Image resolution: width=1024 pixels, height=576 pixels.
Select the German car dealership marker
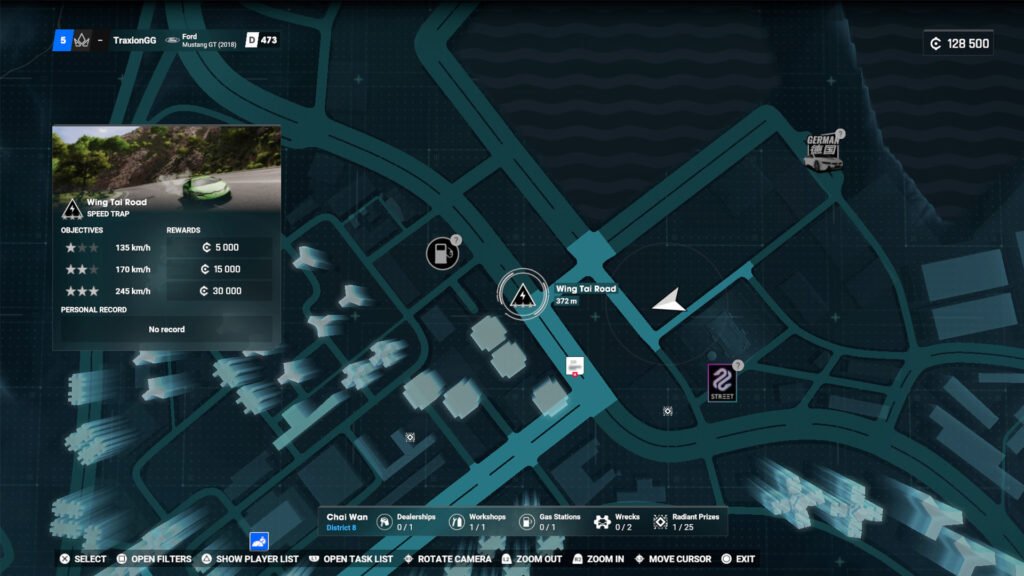click(x=824, y=151)
